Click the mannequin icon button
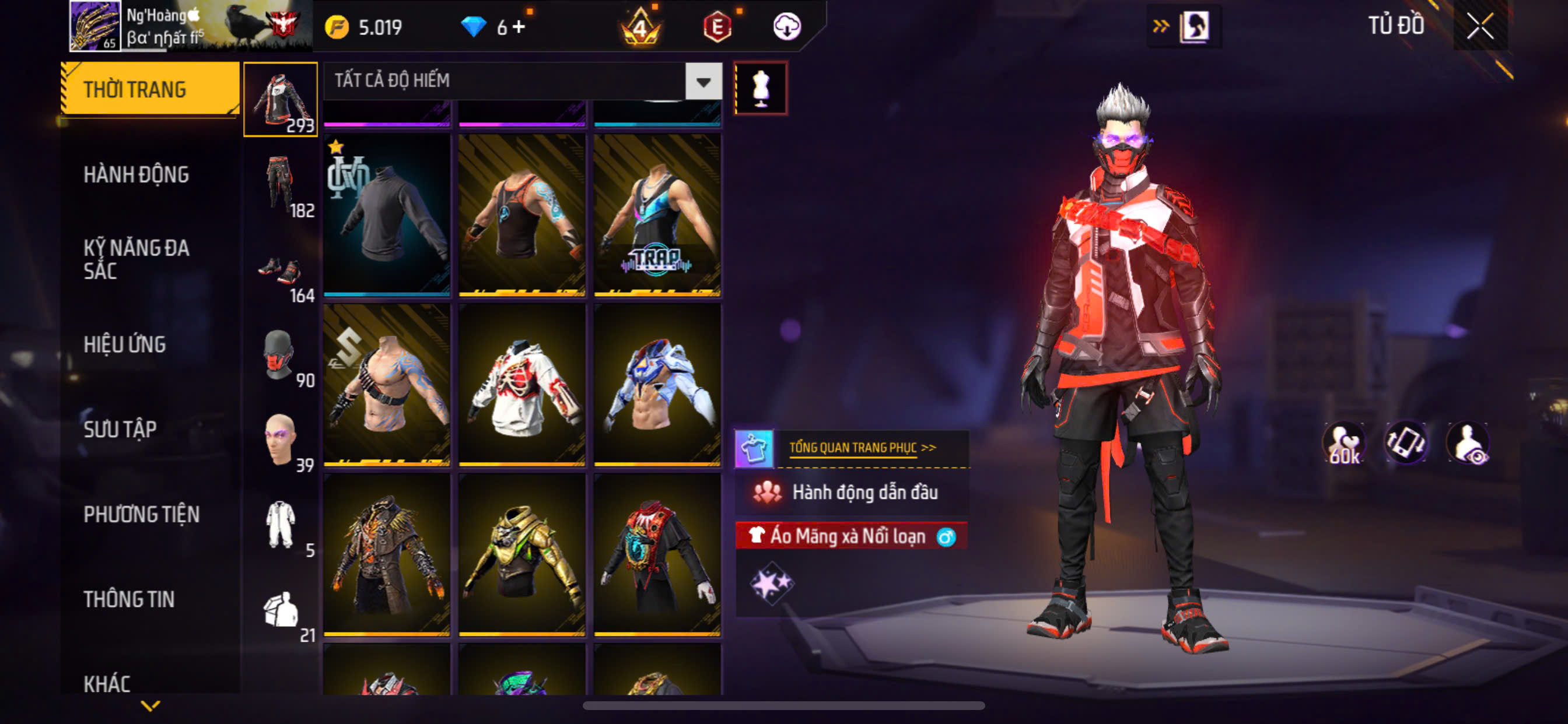The image size is (1568, 724). click(760, 88)
